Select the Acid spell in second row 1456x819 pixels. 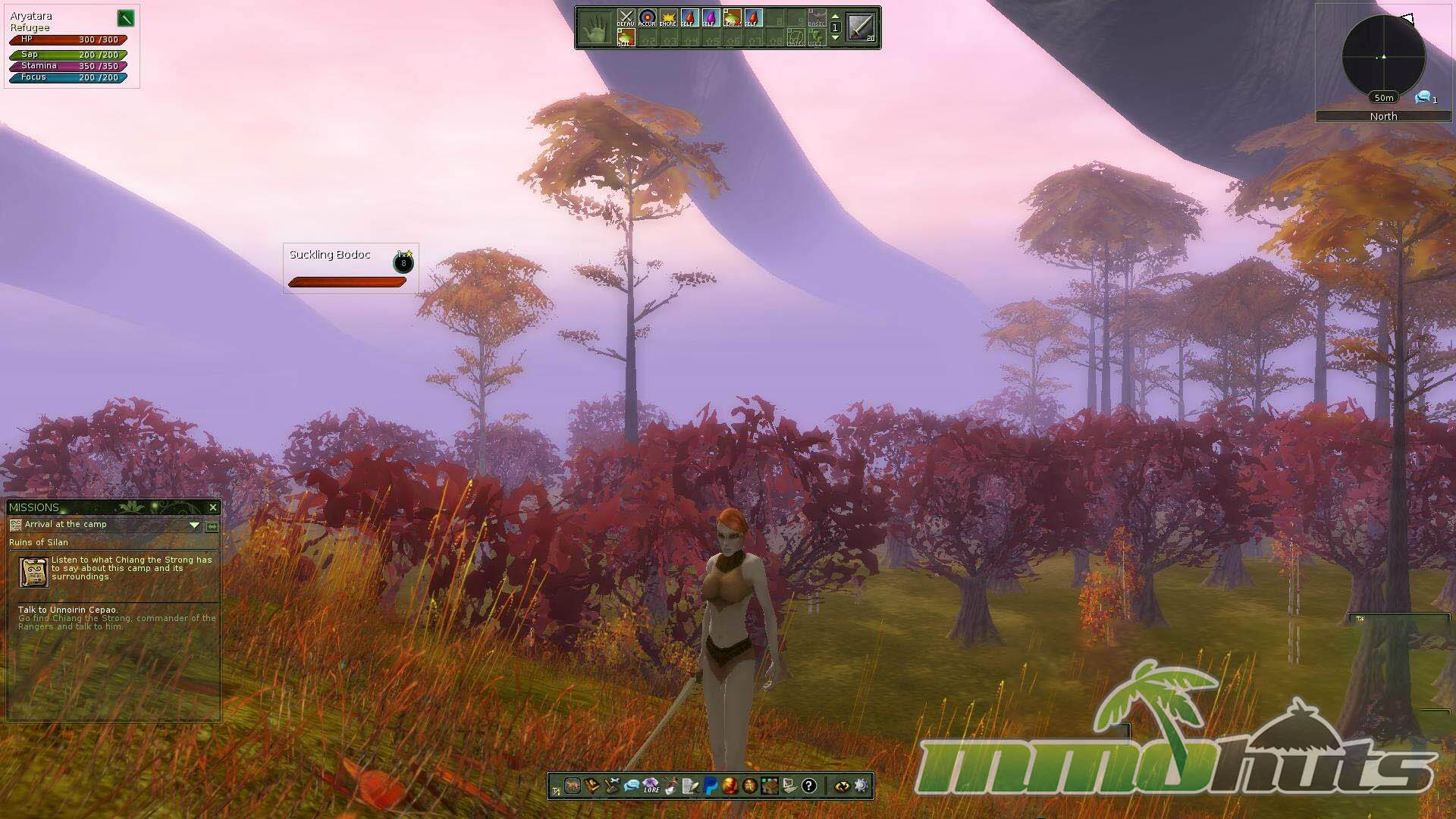(x=625, y=38)
